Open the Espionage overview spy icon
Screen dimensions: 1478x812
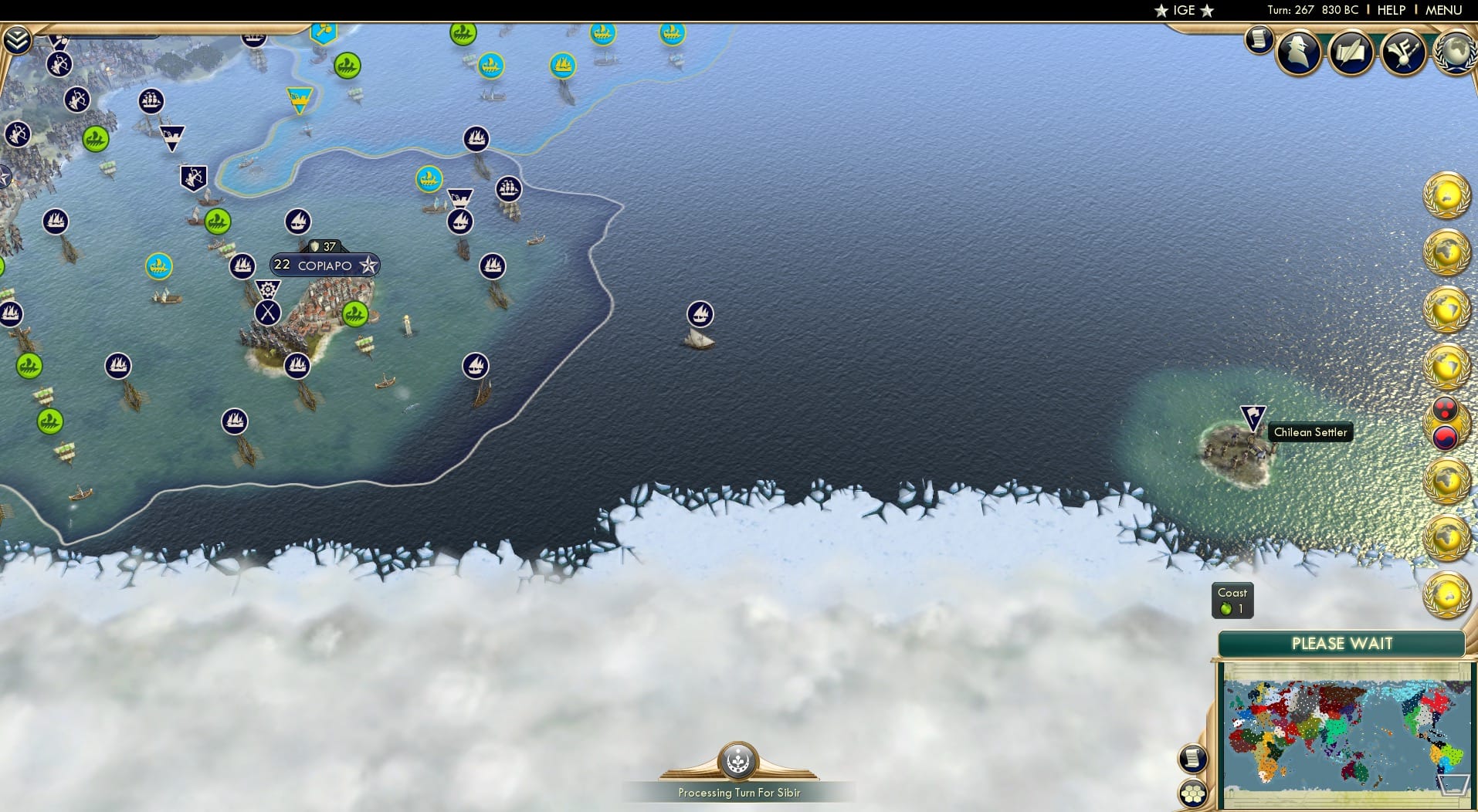pos(1298,52)
